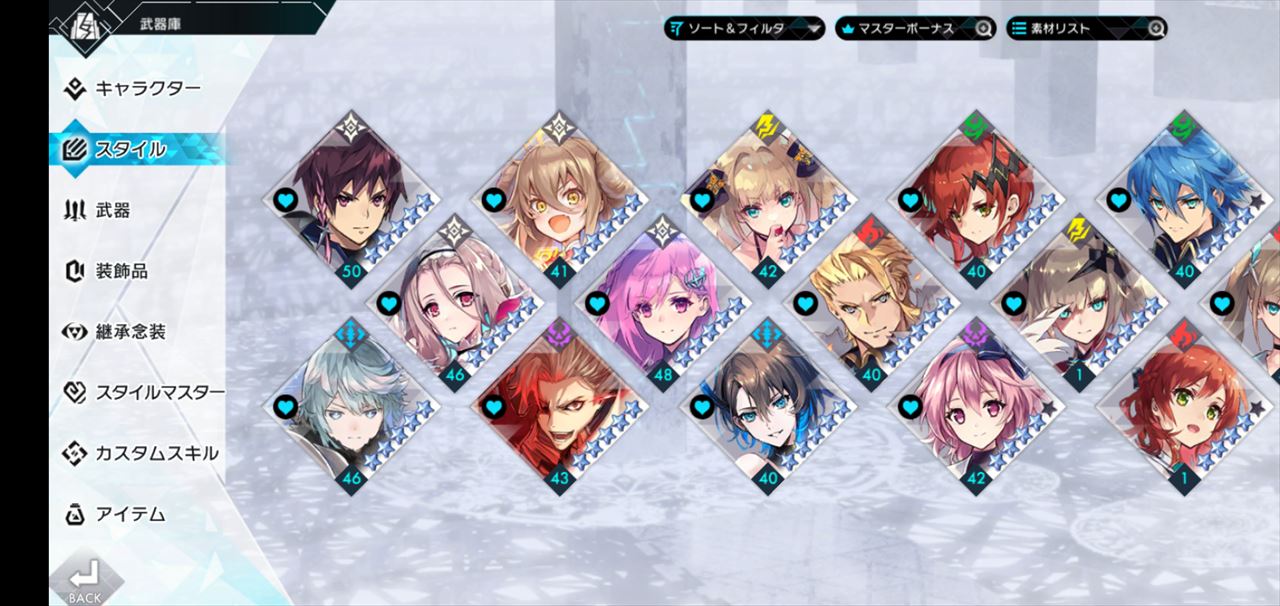This screenshot has height=606, width=1280.
Task: Show the アイテム list
Action: tap(130, 515)
